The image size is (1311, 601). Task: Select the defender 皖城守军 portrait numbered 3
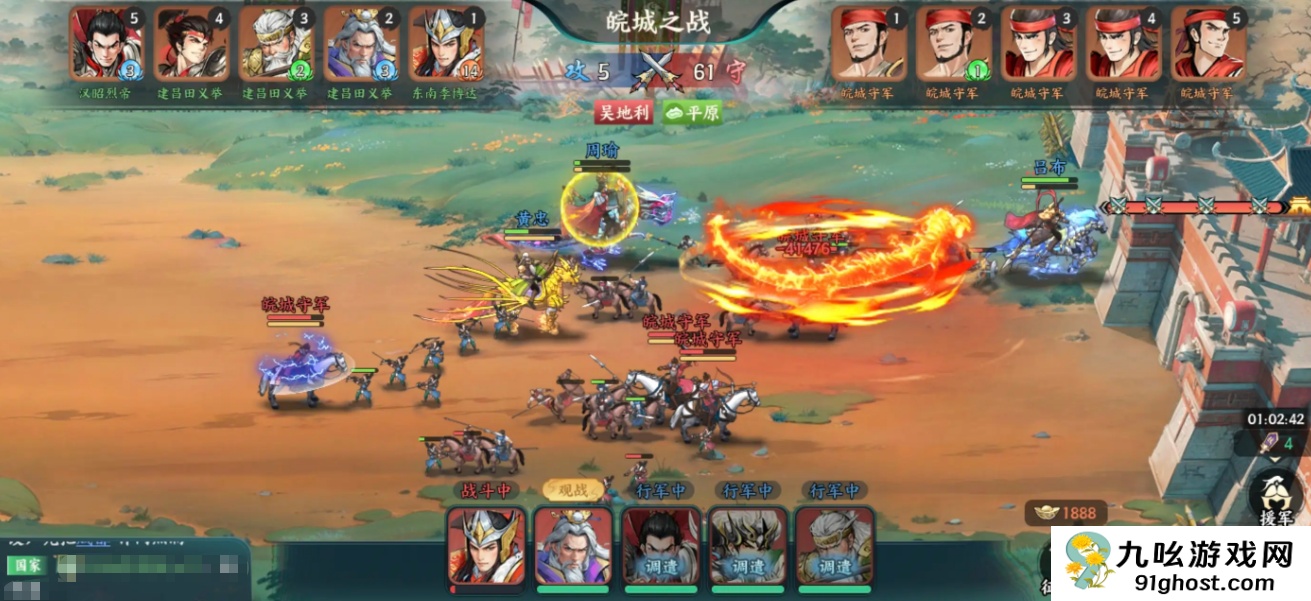[x=1038, y=44]
